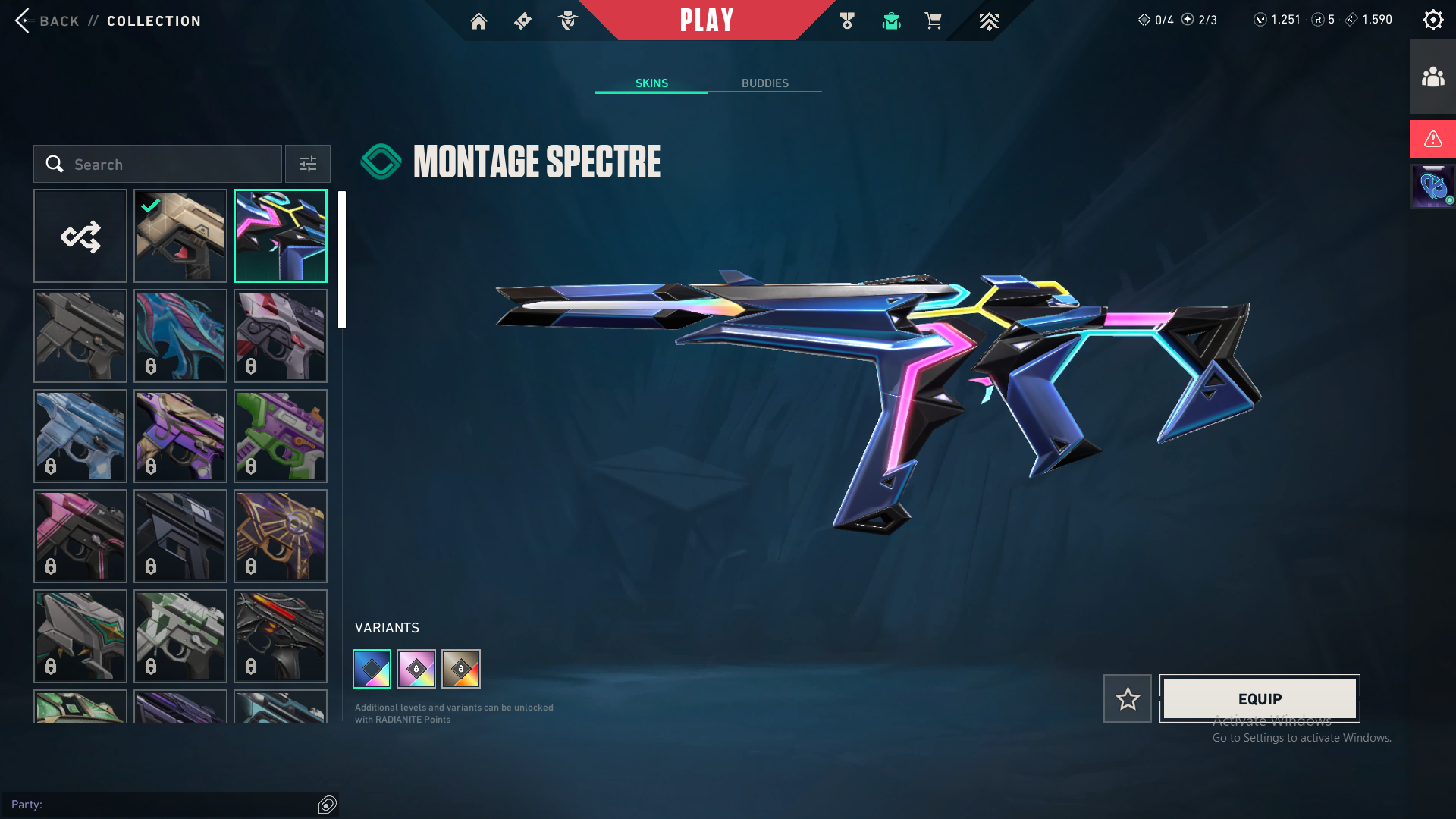Image resolution: width=1456 pixels, height=819 pixels.
Task: Open the home screen icon
Action: pyautogui.click(x=479, y=21)
